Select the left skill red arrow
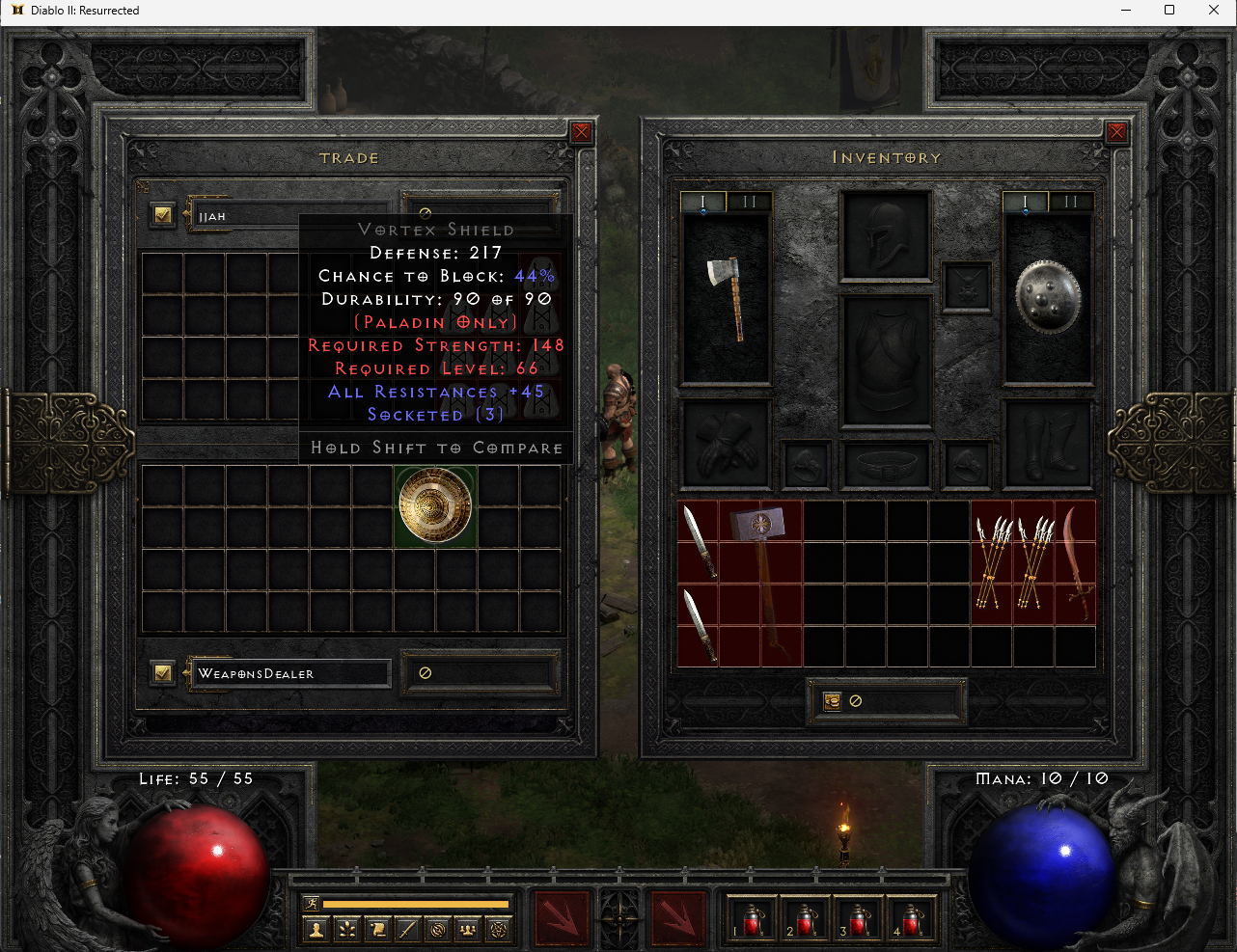The image size is (1237, 952). 562,919
